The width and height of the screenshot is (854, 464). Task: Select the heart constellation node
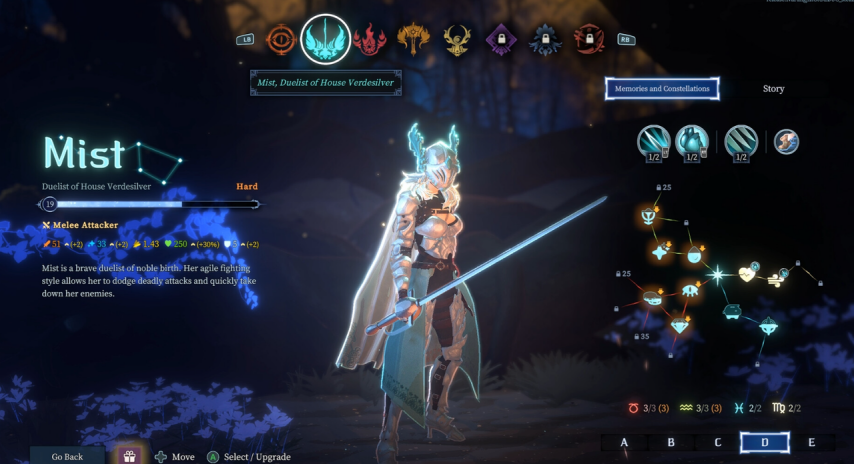(x=747, y=273)
